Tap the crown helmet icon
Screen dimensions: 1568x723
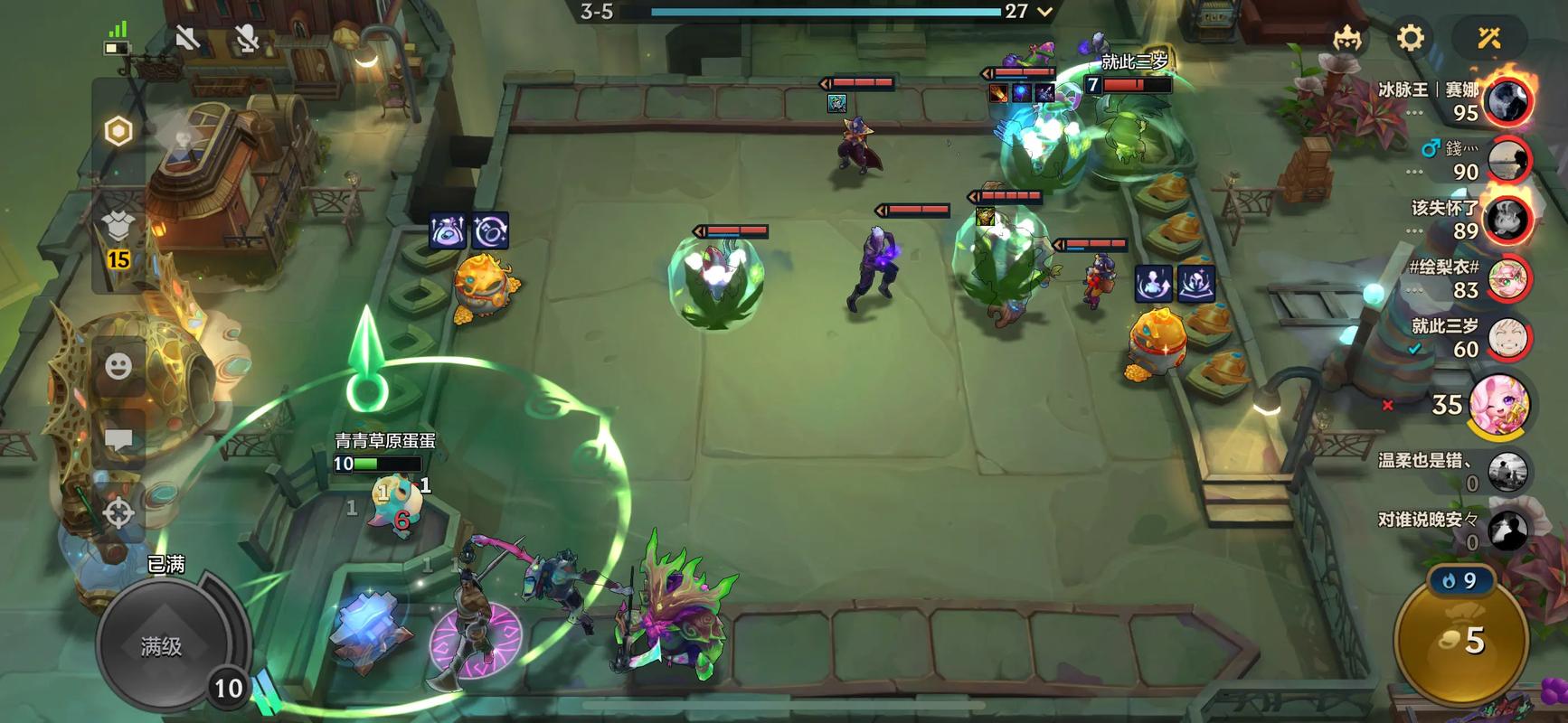tap(1347, 38)
